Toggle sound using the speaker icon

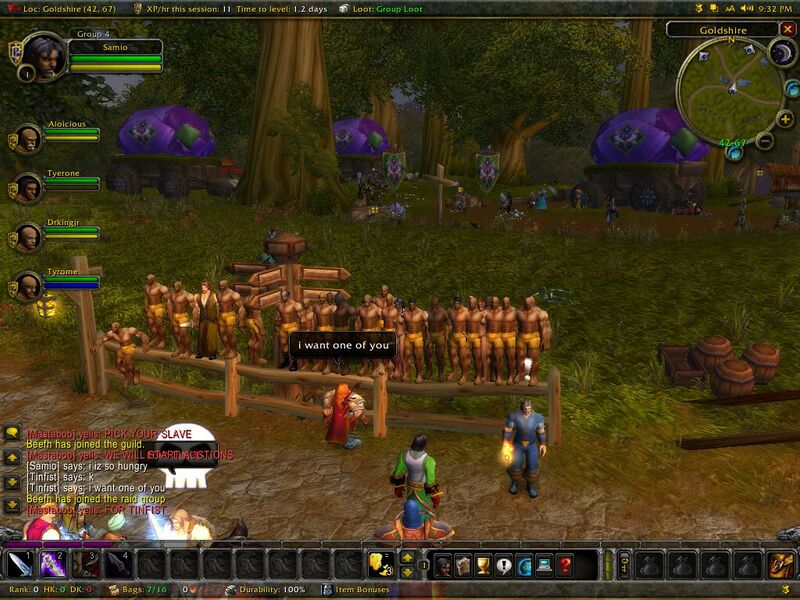[747, 7]
